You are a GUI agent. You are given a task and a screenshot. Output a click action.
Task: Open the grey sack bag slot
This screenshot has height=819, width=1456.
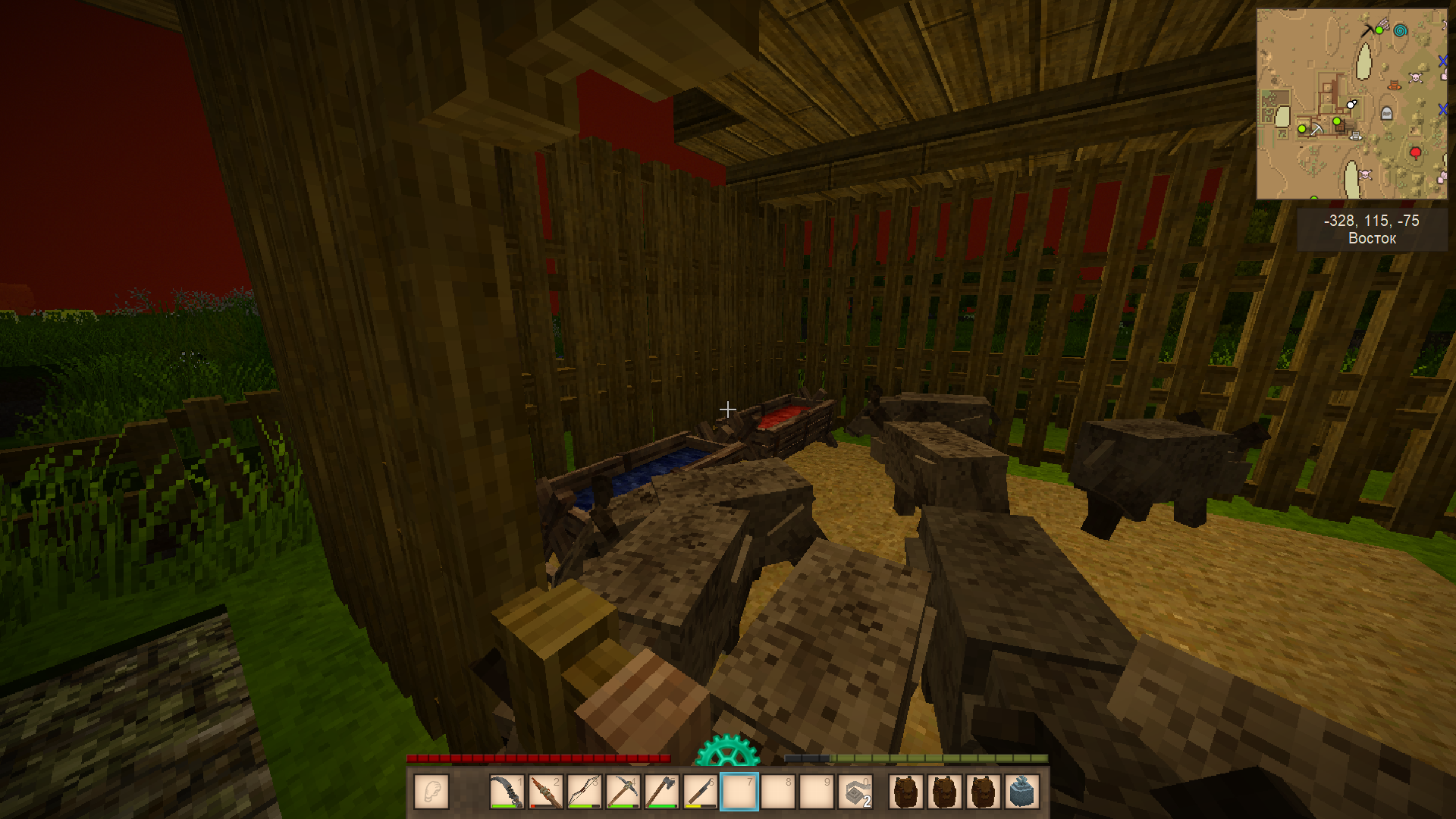[1021, 792]
